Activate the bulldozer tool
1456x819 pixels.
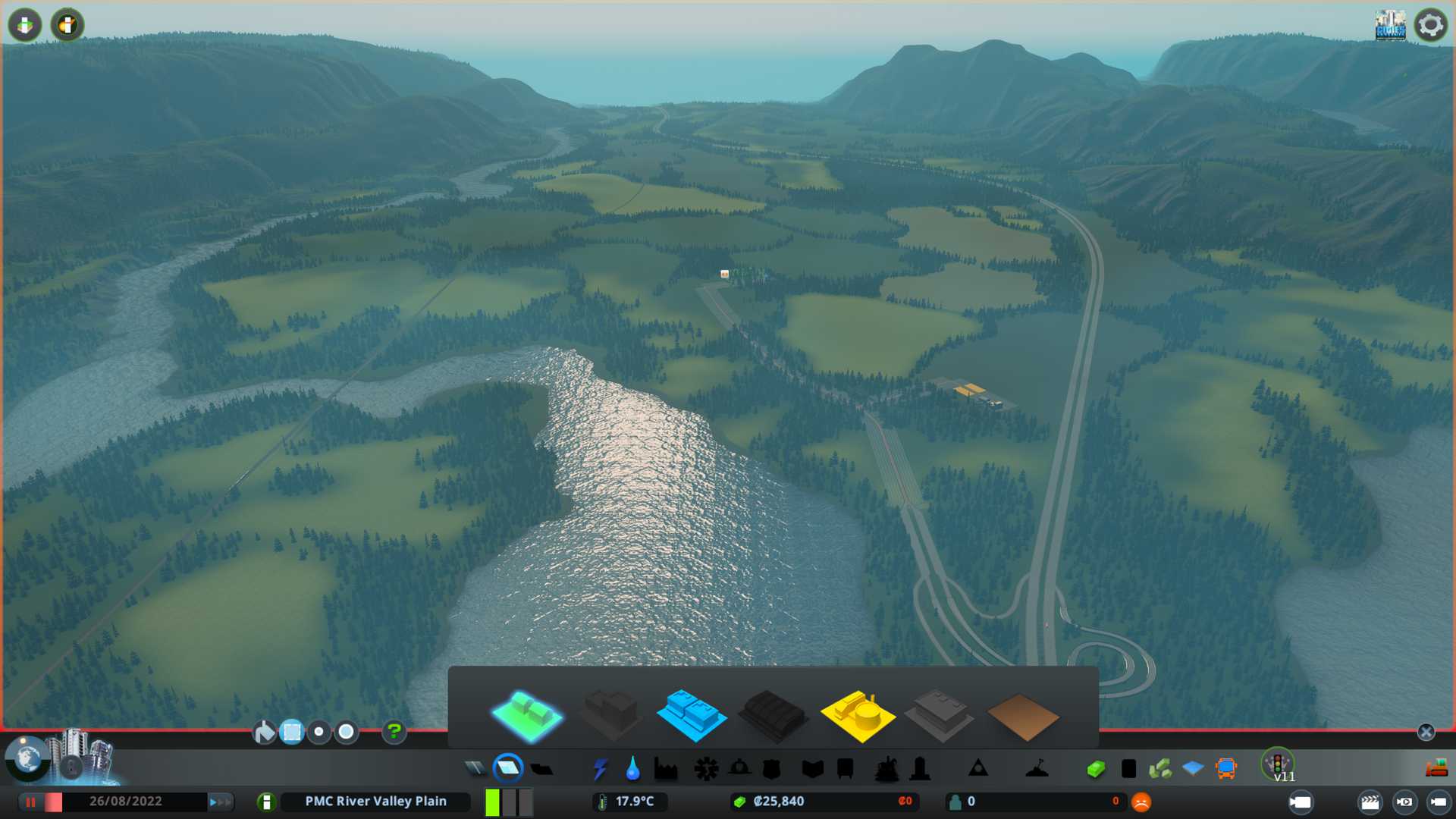[x=1436, y=769]
